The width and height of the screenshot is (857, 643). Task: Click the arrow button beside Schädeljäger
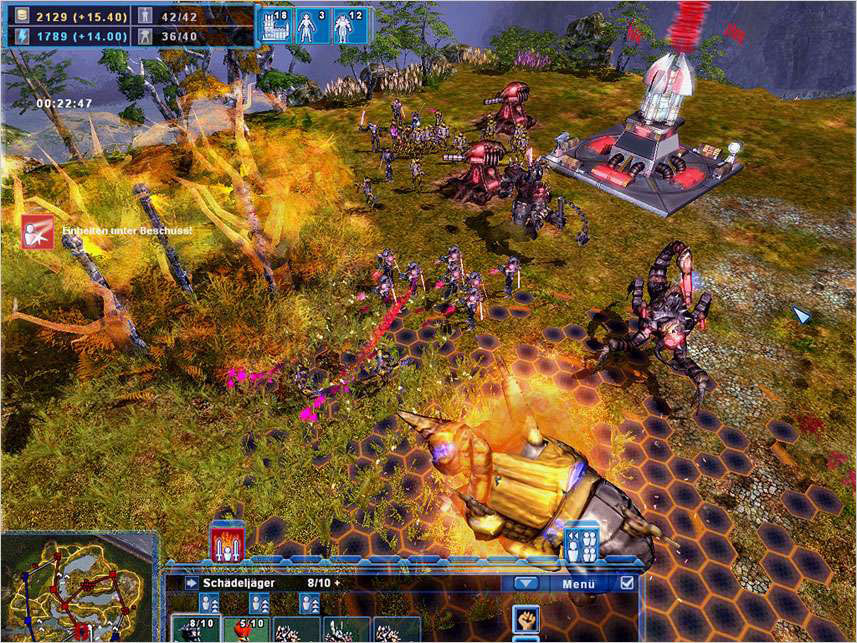(x=191, y=583)
